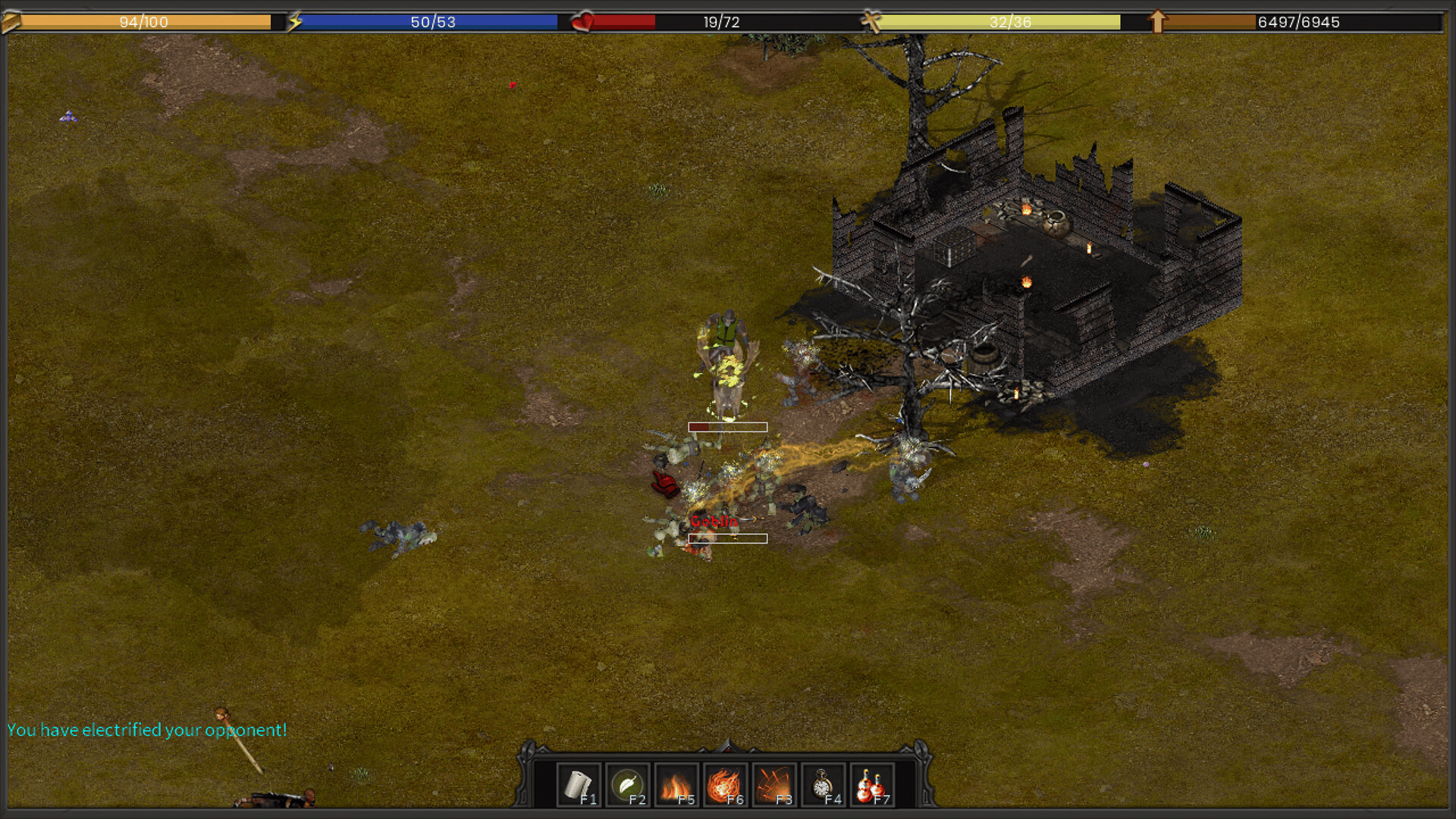1456x819 pixels.
Task: Use the red potion flasks
Action: tap(871, 785)
